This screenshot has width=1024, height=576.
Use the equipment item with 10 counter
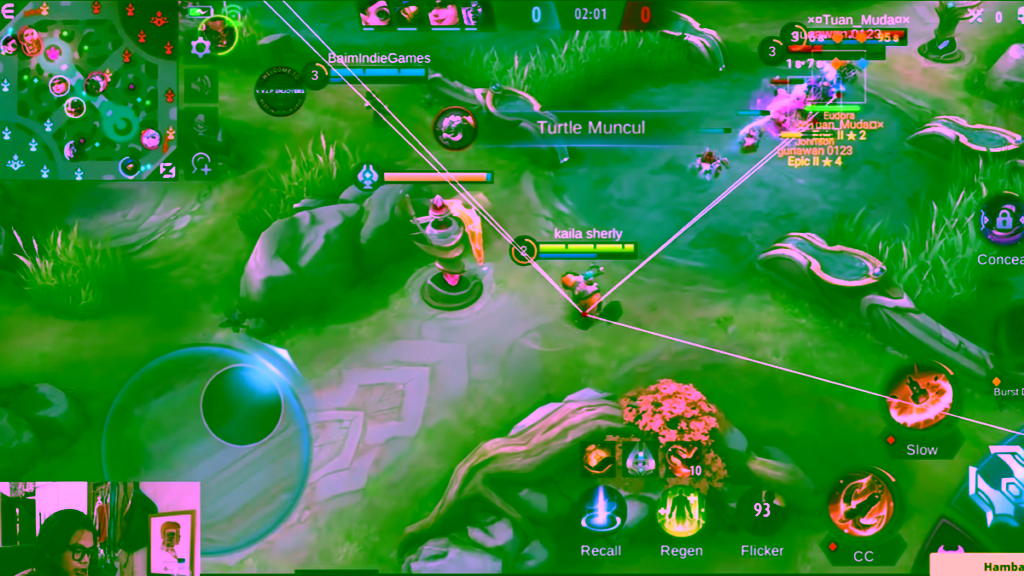tap(683, 459)
